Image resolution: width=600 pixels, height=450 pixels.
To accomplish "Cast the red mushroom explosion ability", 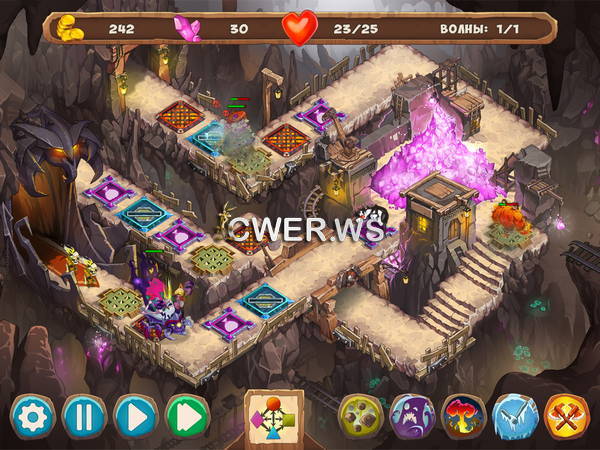I will [x=463, y=415].
